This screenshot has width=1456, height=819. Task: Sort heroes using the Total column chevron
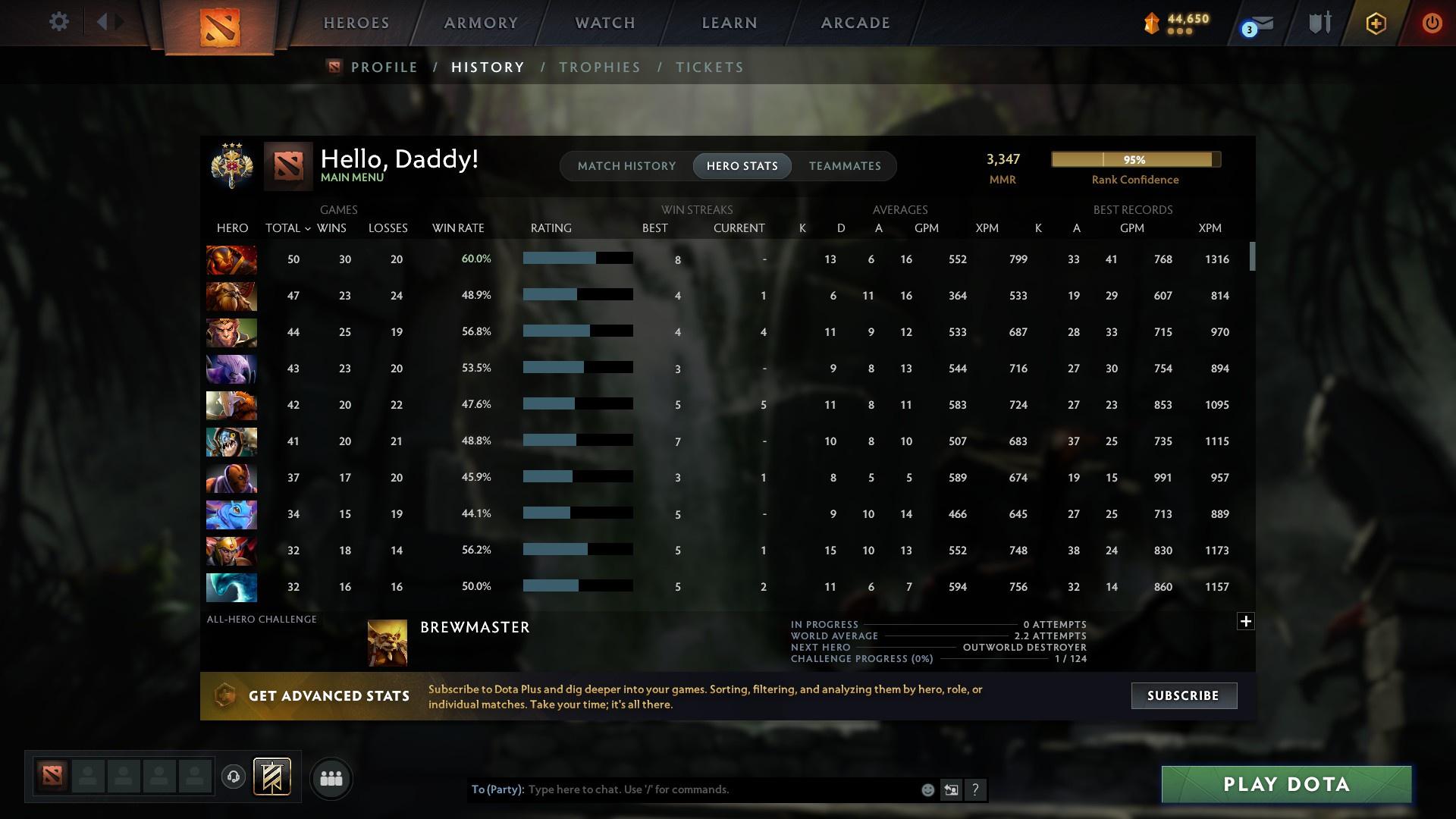(307, 228)
